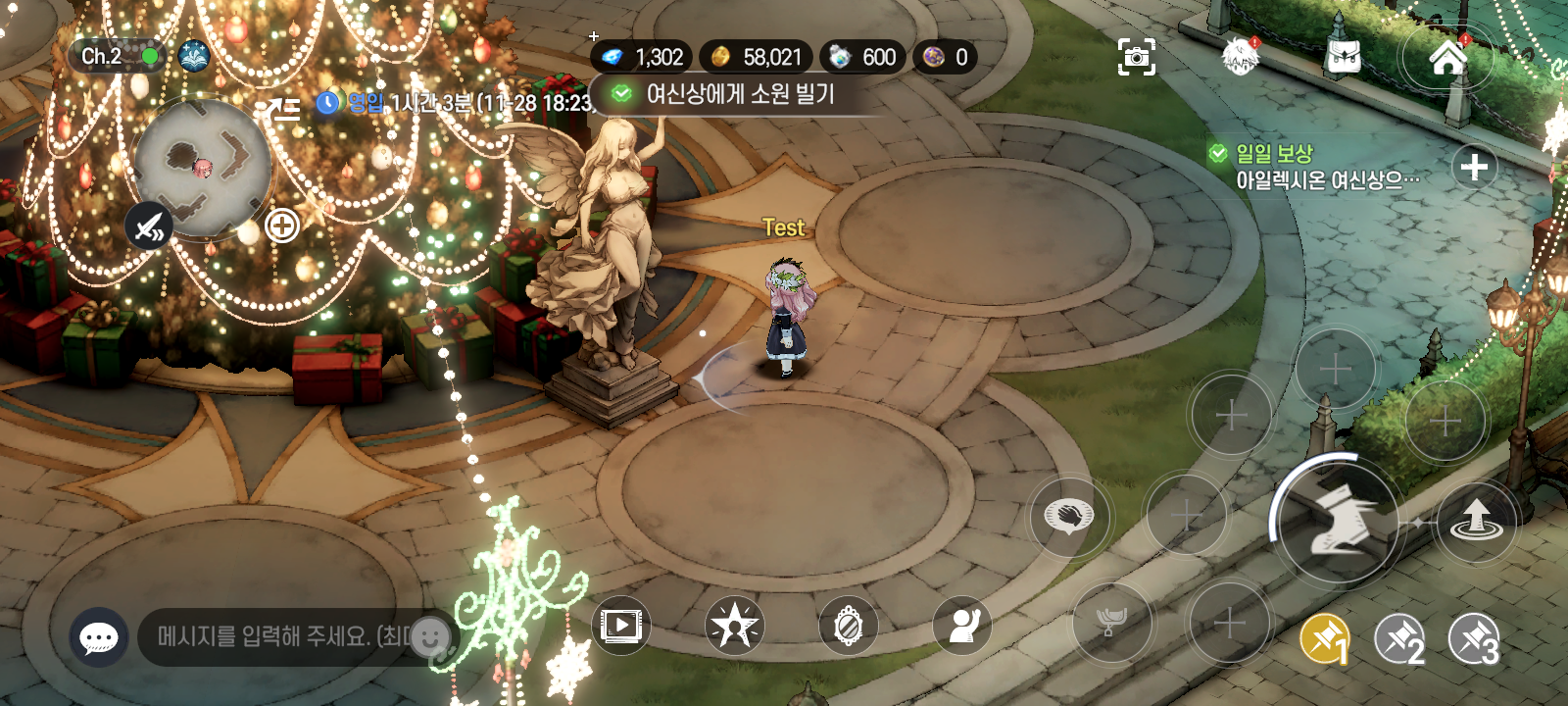
Task: Open the mirror appearance icon
Action: (x=848, y=626)
